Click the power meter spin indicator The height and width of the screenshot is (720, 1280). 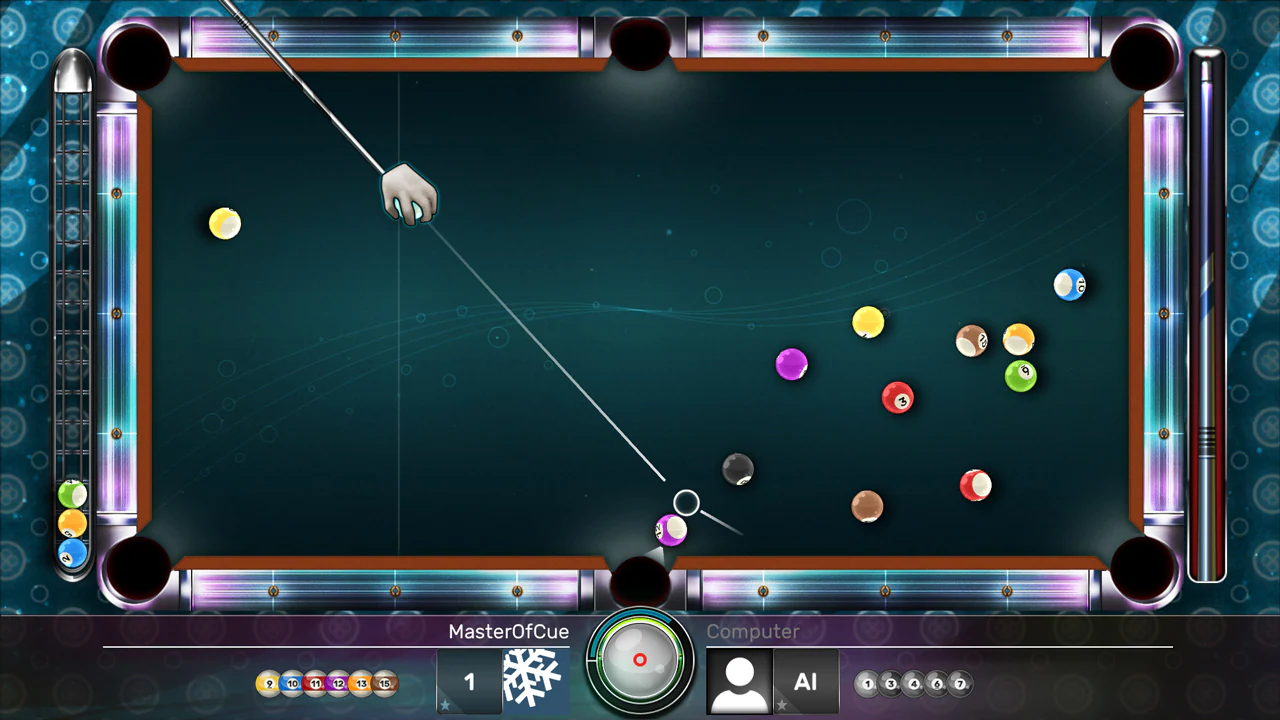pyautogui.click(x=640, y=660)
